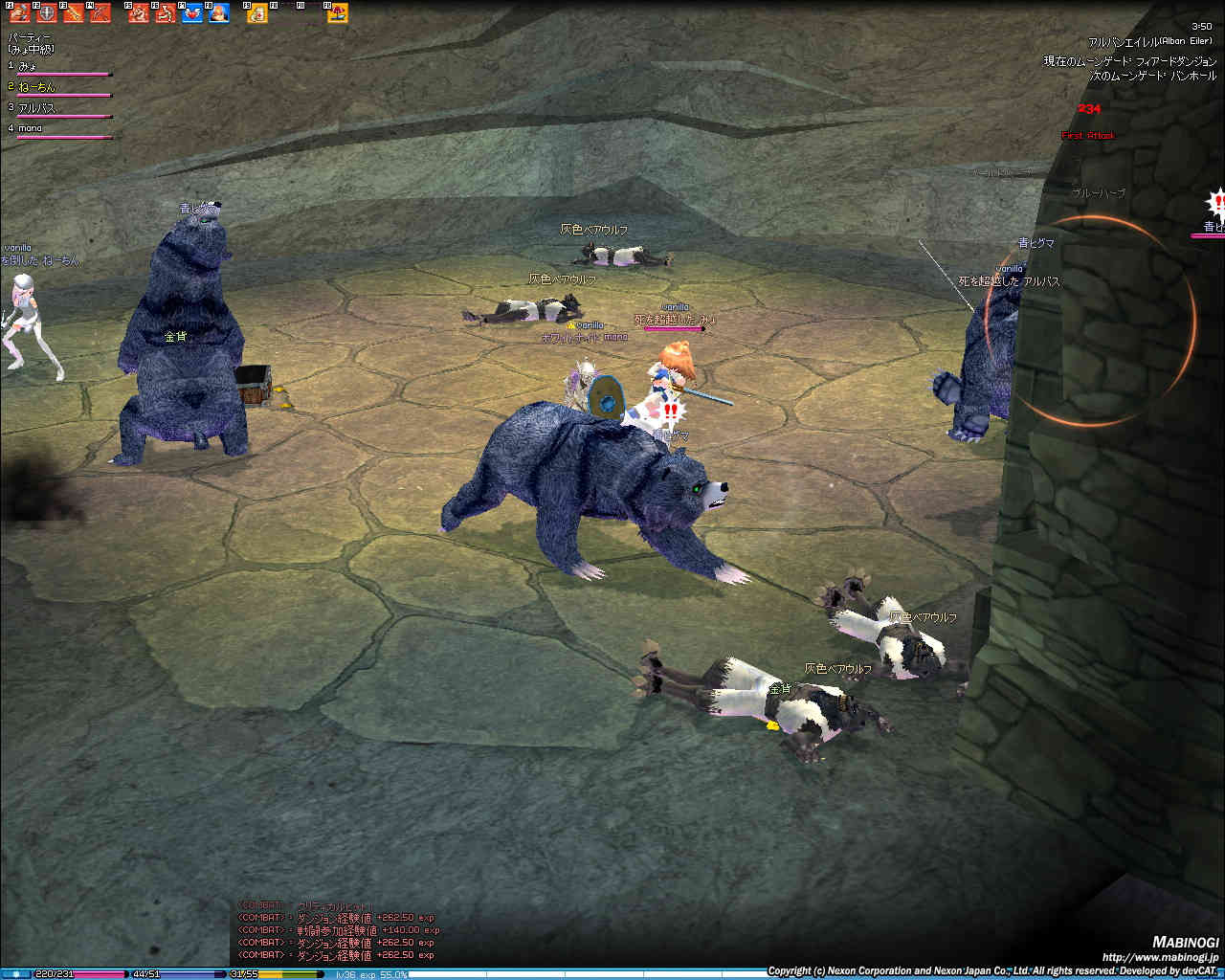The height and width of the screenshot is (980, 1225).
Task: Select party member アルバス
Action: click(36, 108)
